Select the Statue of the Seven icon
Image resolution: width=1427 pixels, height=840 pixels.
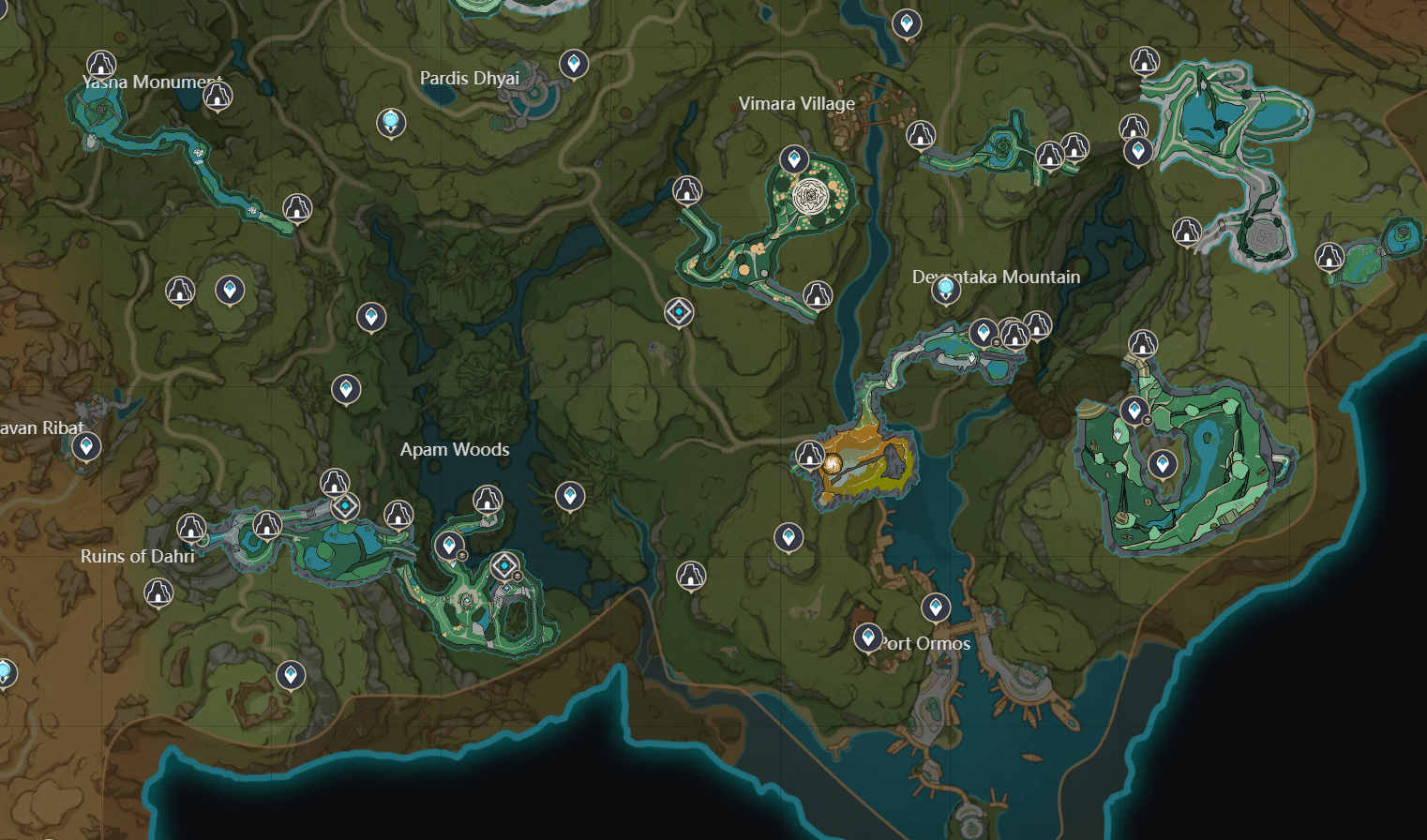click(x=390, y=123)
